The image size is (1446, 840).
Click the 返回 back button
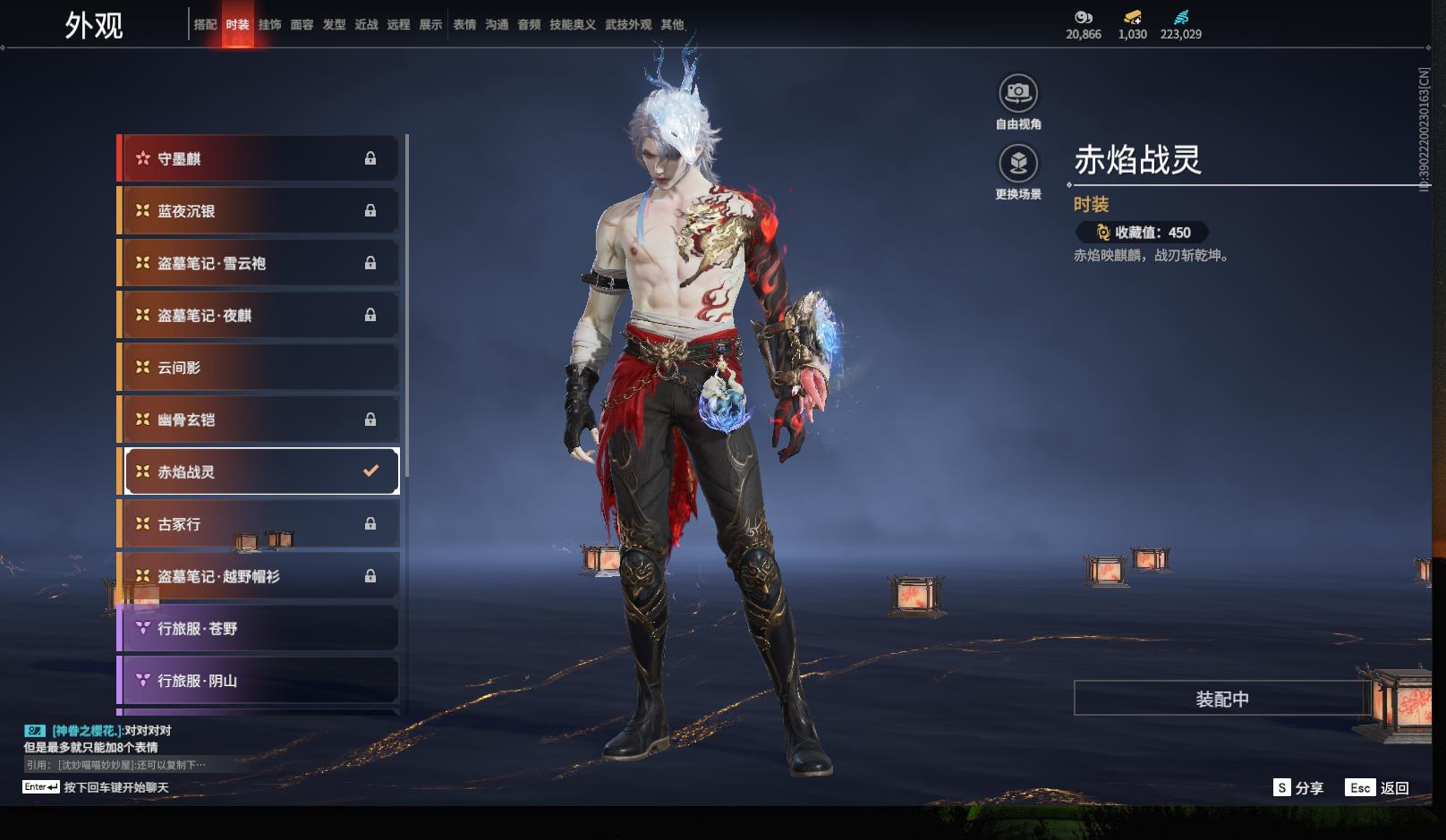tap(1378, 787)
